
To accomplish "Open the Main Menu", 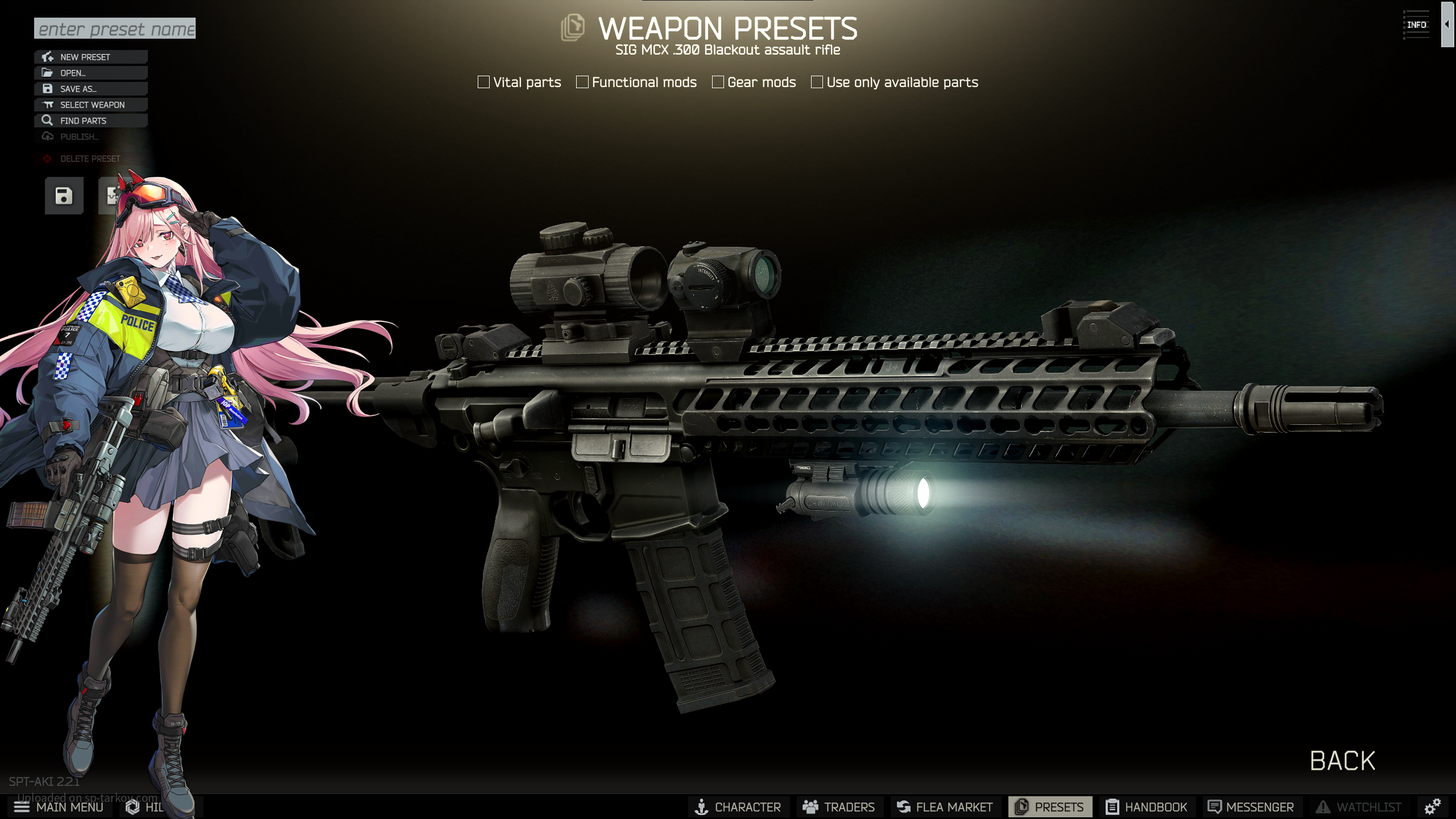I will [x=59, y=807].
